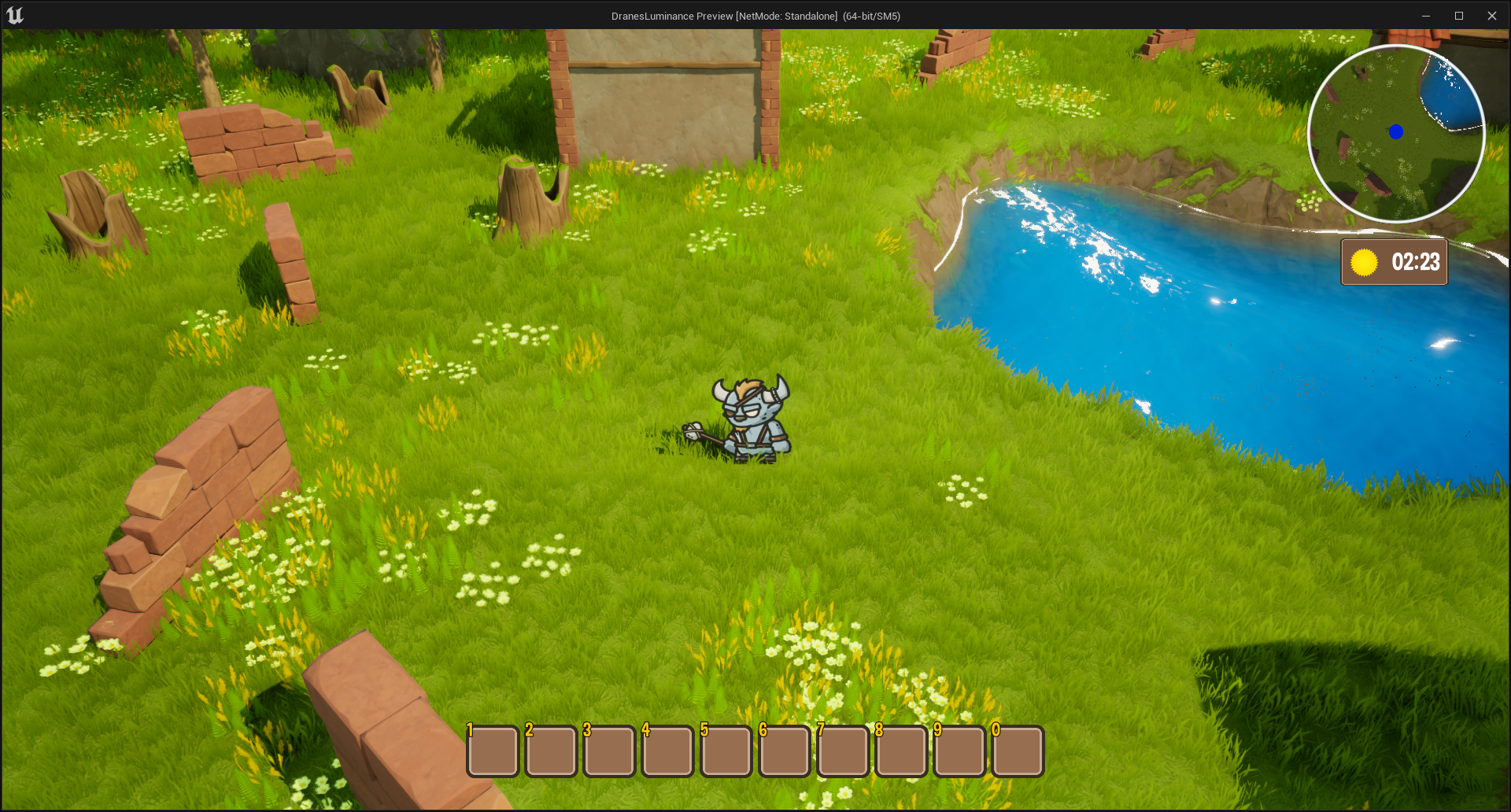Click the circular minimap
This screenshot has width=1511, height=812.
[x=1395, y=134]
